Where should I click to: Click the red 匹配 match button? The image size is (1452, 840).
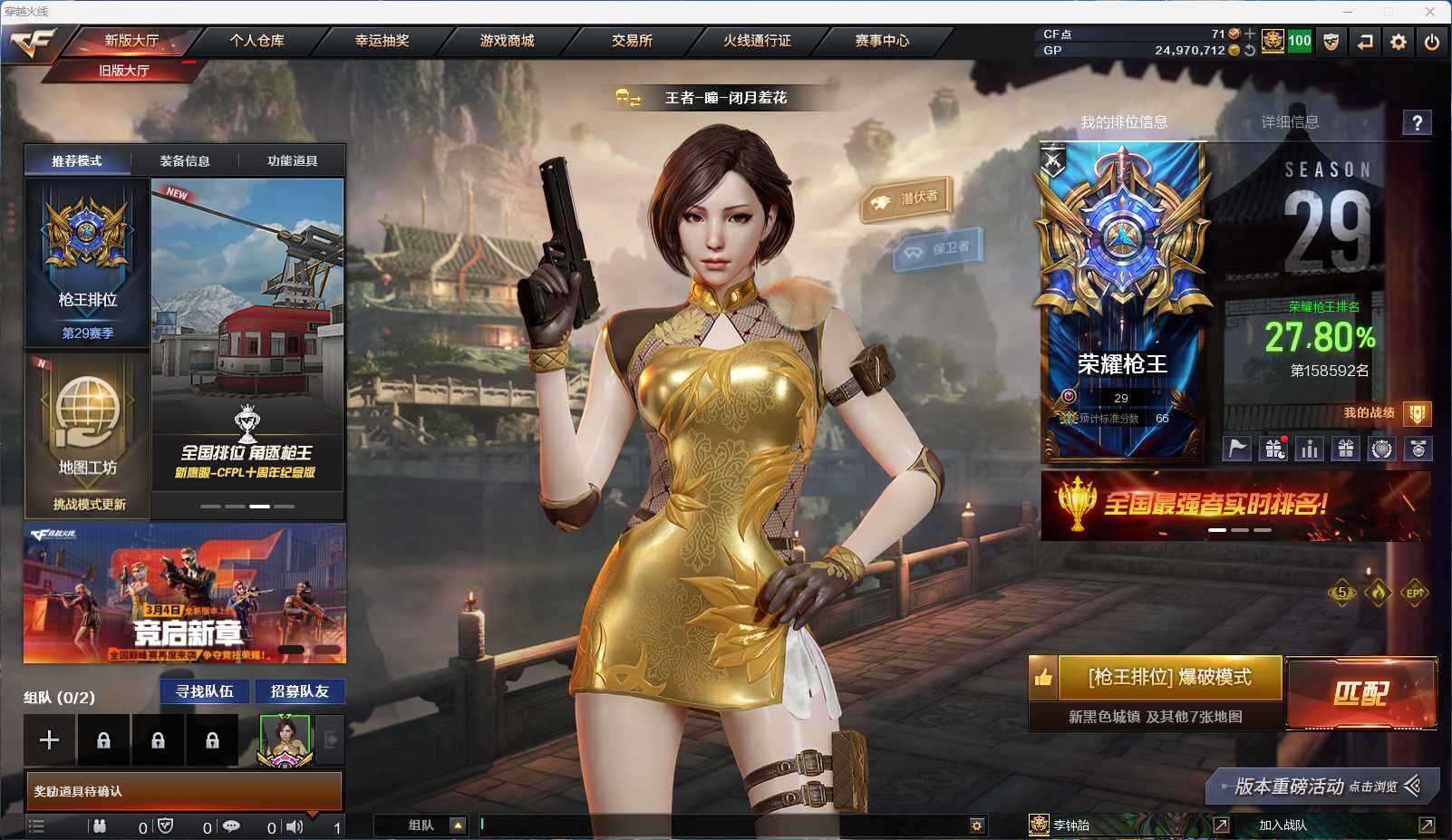coord(1360,693)
